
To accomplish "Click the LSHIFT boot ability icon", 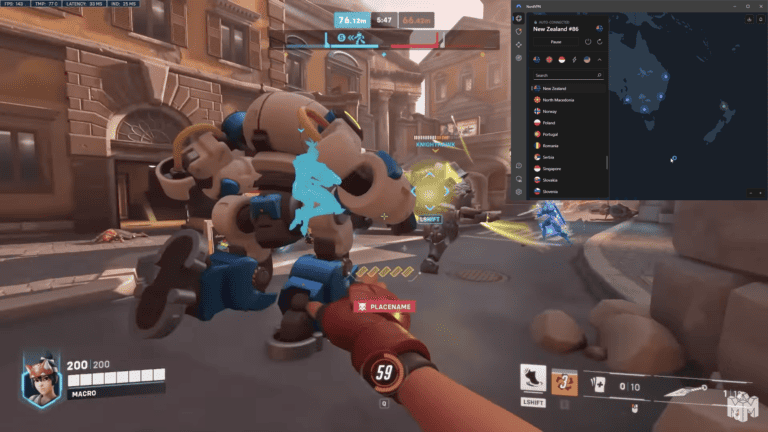I will pyautogui.click(x=533, y=379).
